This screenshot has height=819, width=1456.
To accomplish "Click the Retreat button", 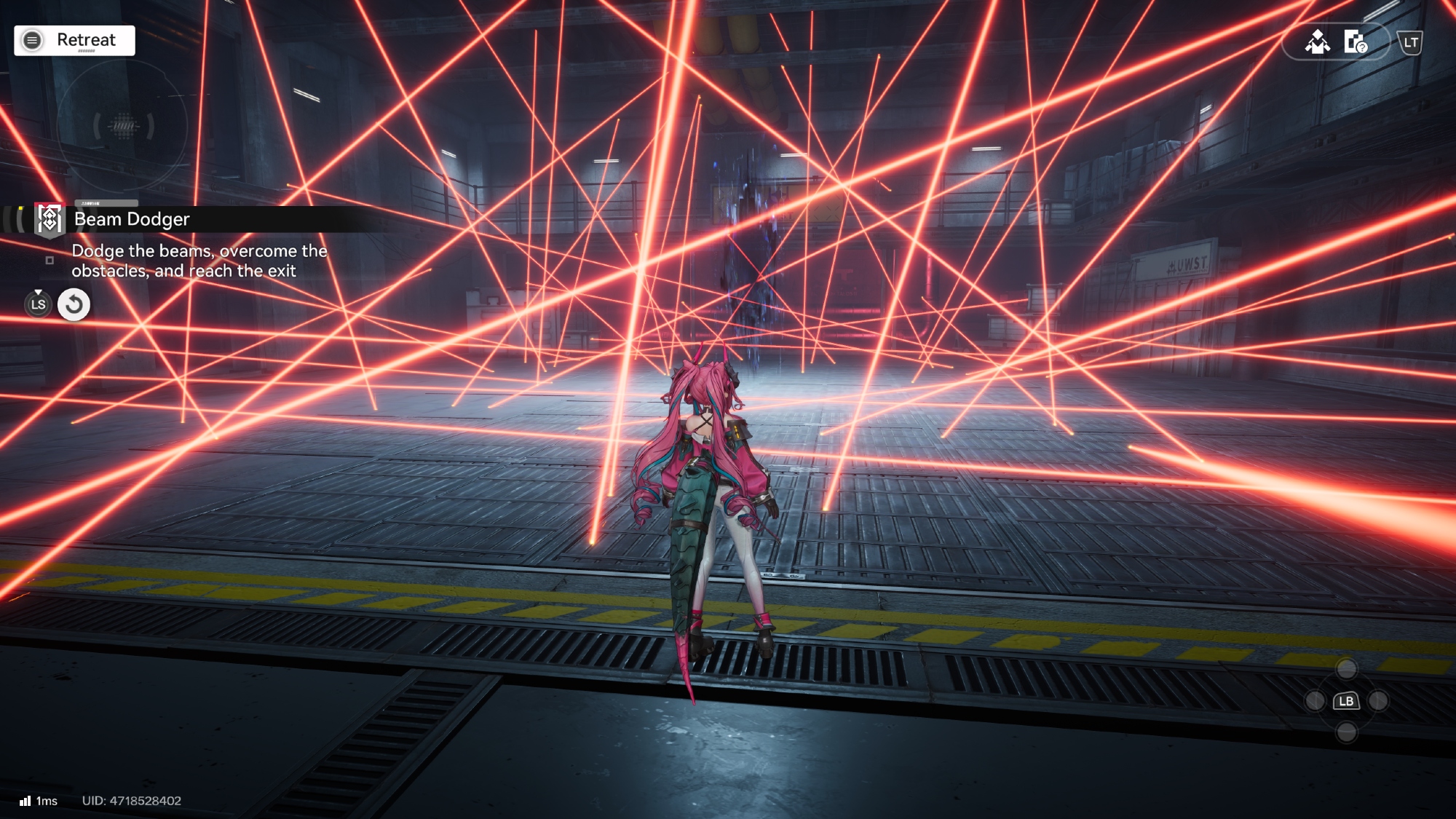I will [x=74, y=40].
